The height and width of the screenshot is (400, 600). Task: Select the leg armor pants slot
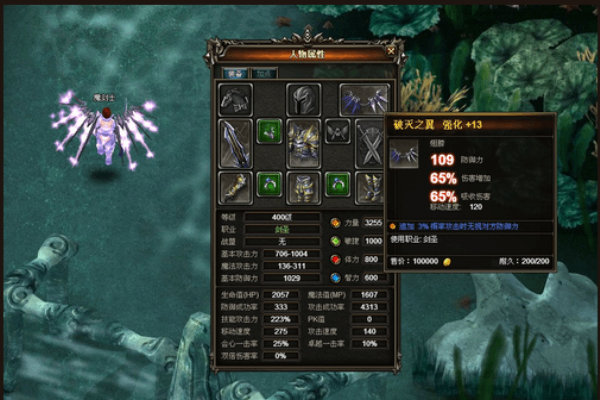point(303,186)
